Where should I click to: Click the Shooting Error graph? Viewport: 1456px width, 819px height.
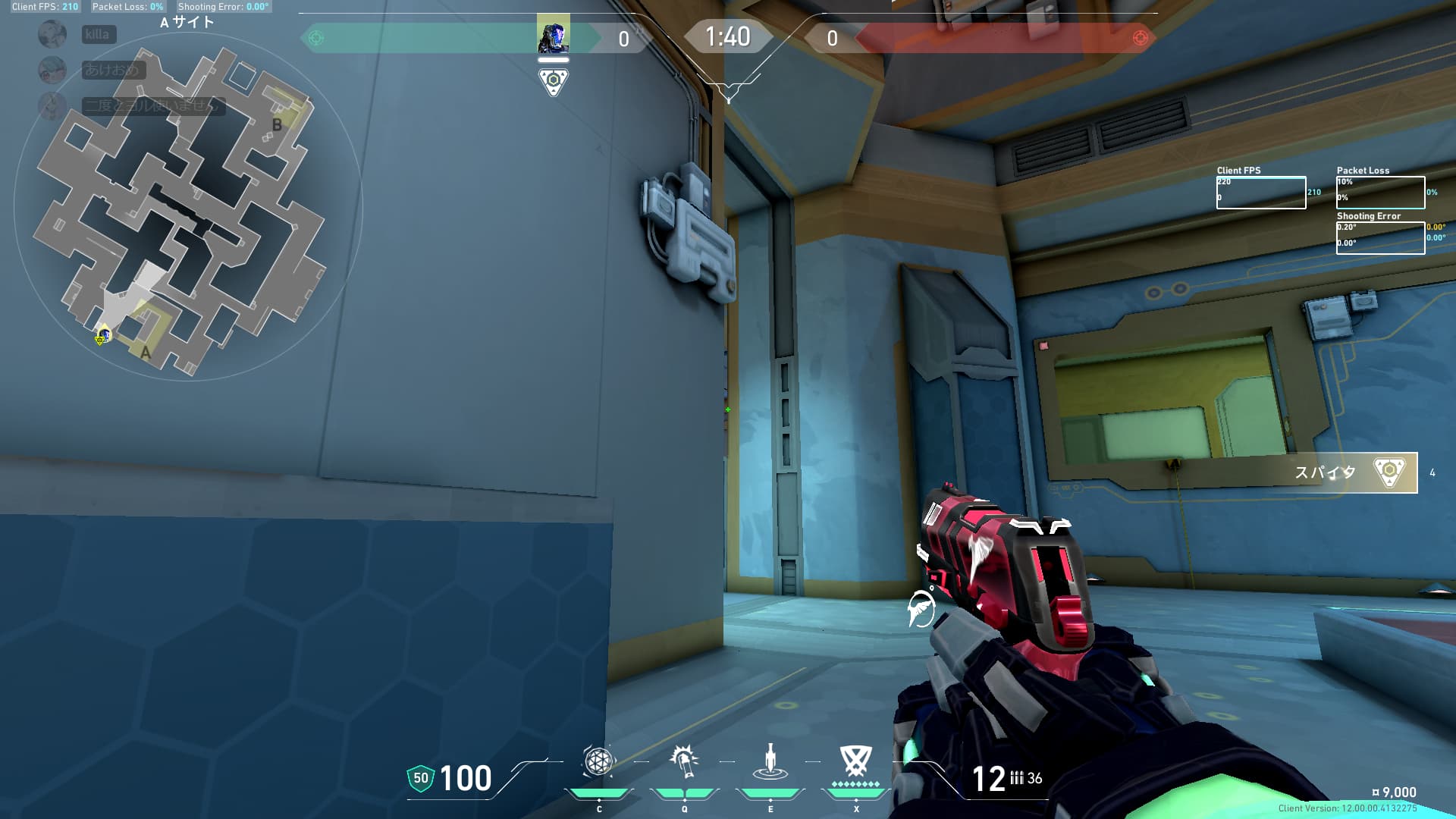1379,237
